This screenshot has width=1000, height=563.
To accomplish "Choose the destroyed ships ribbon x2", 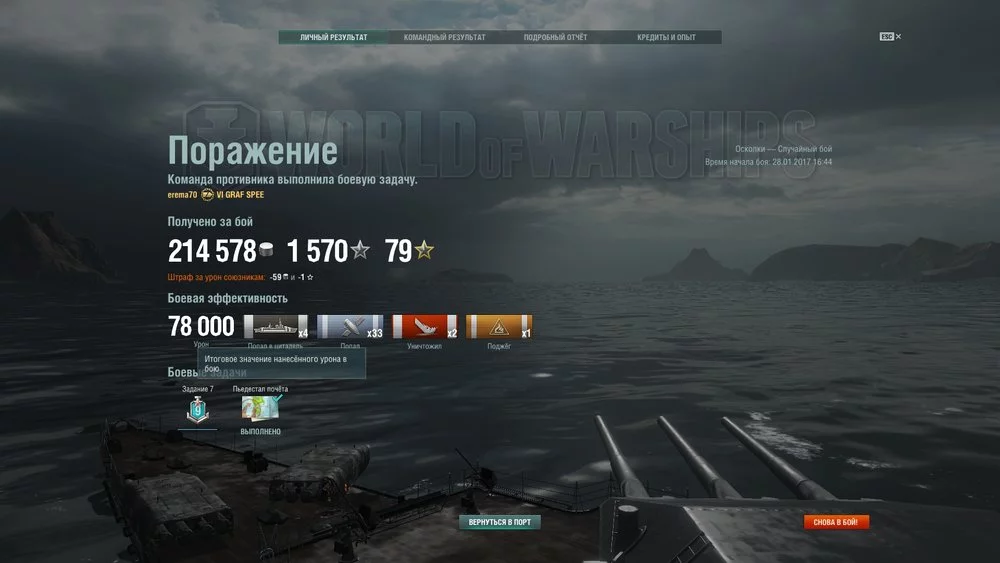I will 424,327.
